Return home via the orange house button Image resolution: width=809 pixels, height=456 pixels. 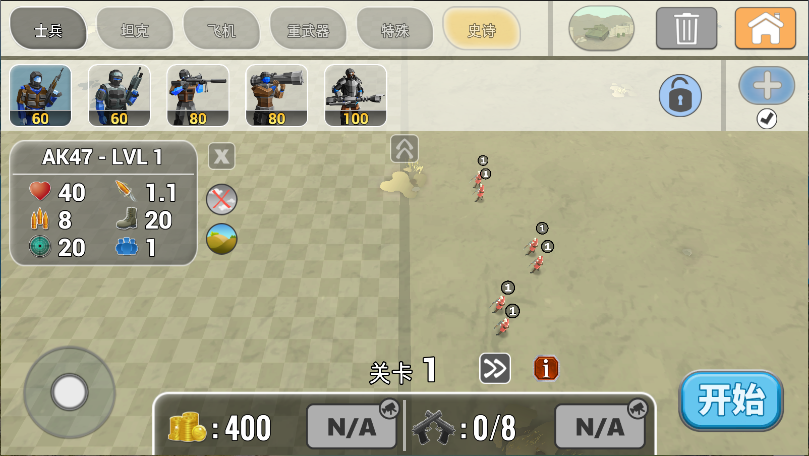[765, 28]
